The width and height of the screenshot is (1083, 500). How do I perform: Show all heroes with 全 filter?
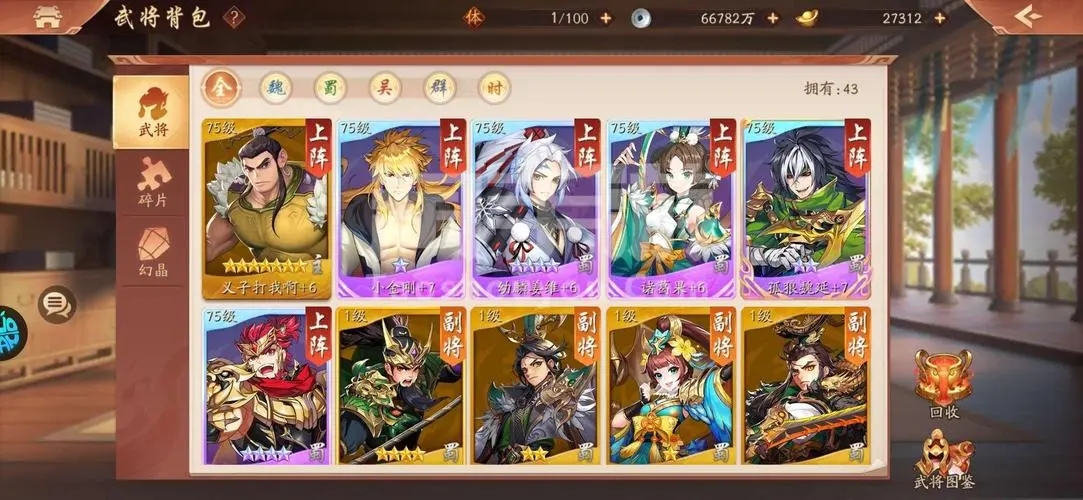pos(221,88)
